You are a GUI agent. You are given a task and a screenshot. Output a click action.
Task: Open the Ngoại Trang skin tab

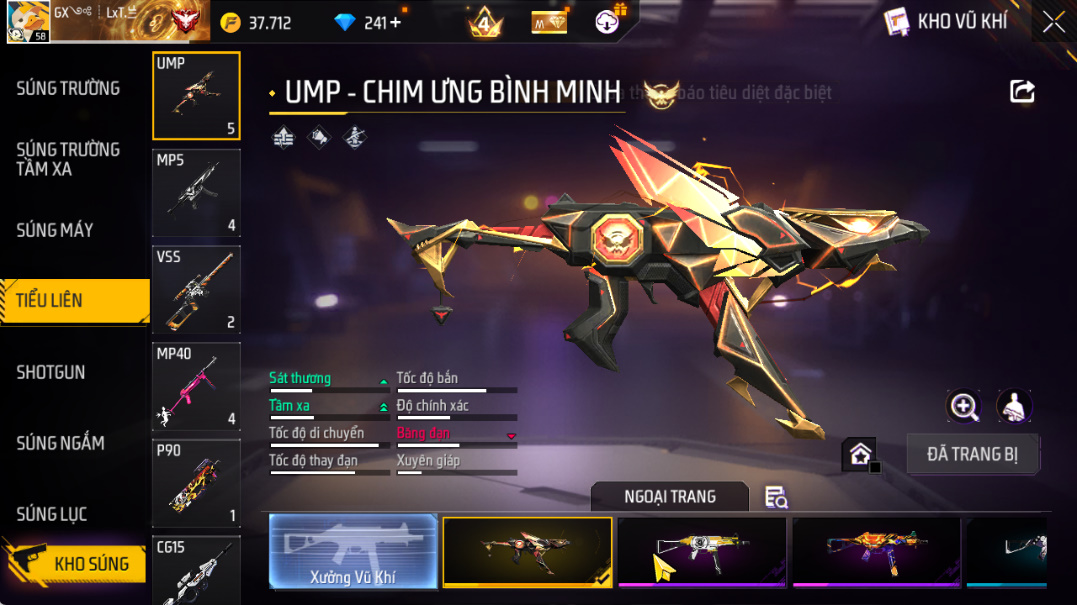point(669,496)
